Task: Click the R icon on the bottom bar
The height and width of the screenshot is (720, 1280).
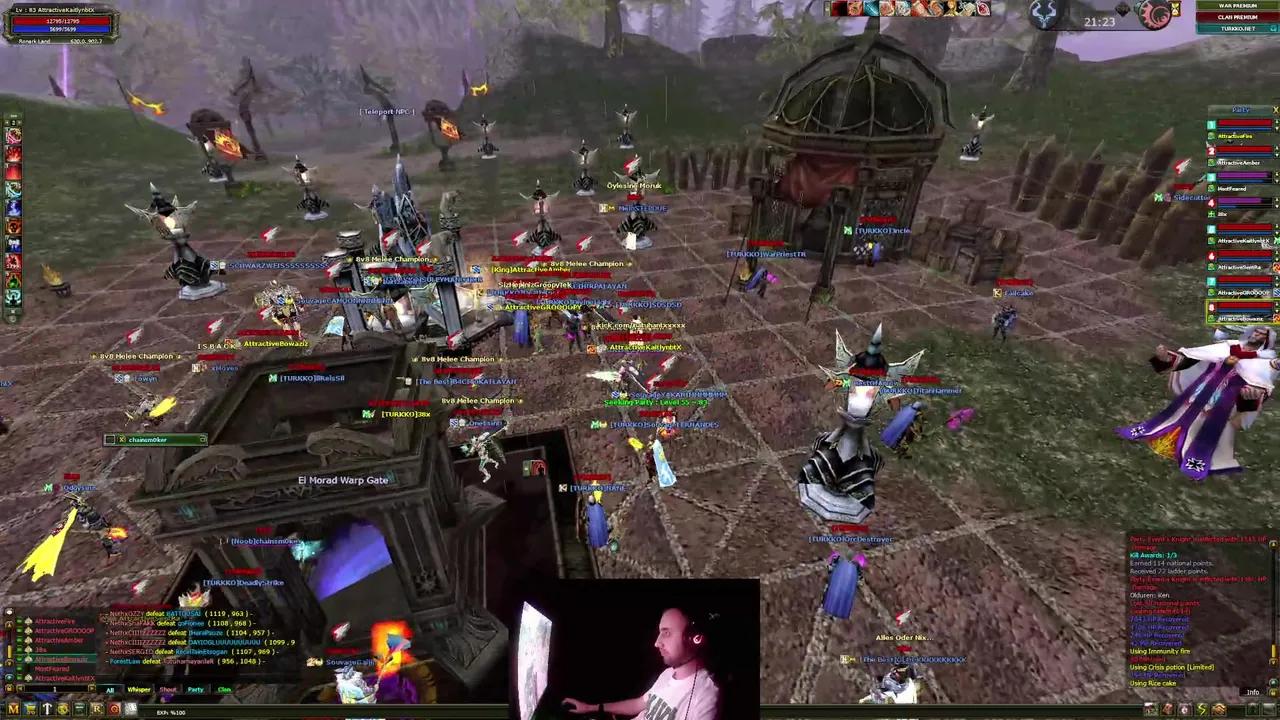Action: point(97,709)
